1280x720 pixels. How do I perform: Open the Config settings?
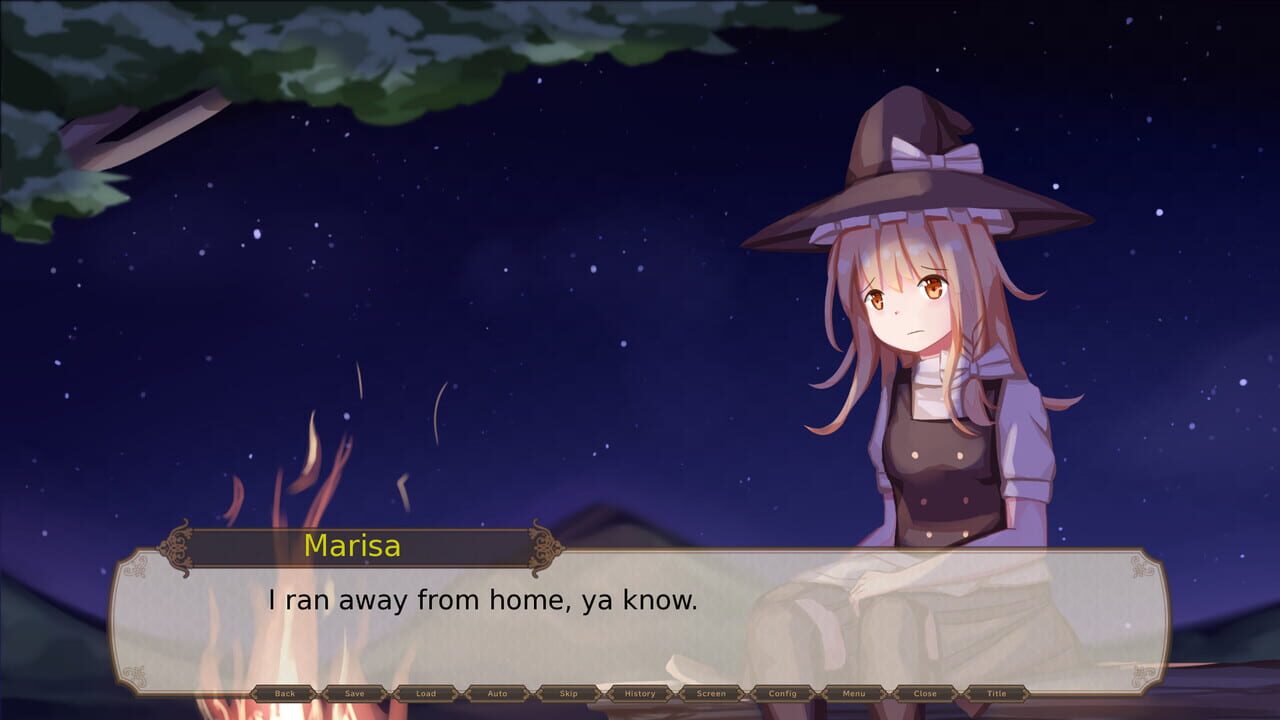pyautogui.click(x=783, y=693)
